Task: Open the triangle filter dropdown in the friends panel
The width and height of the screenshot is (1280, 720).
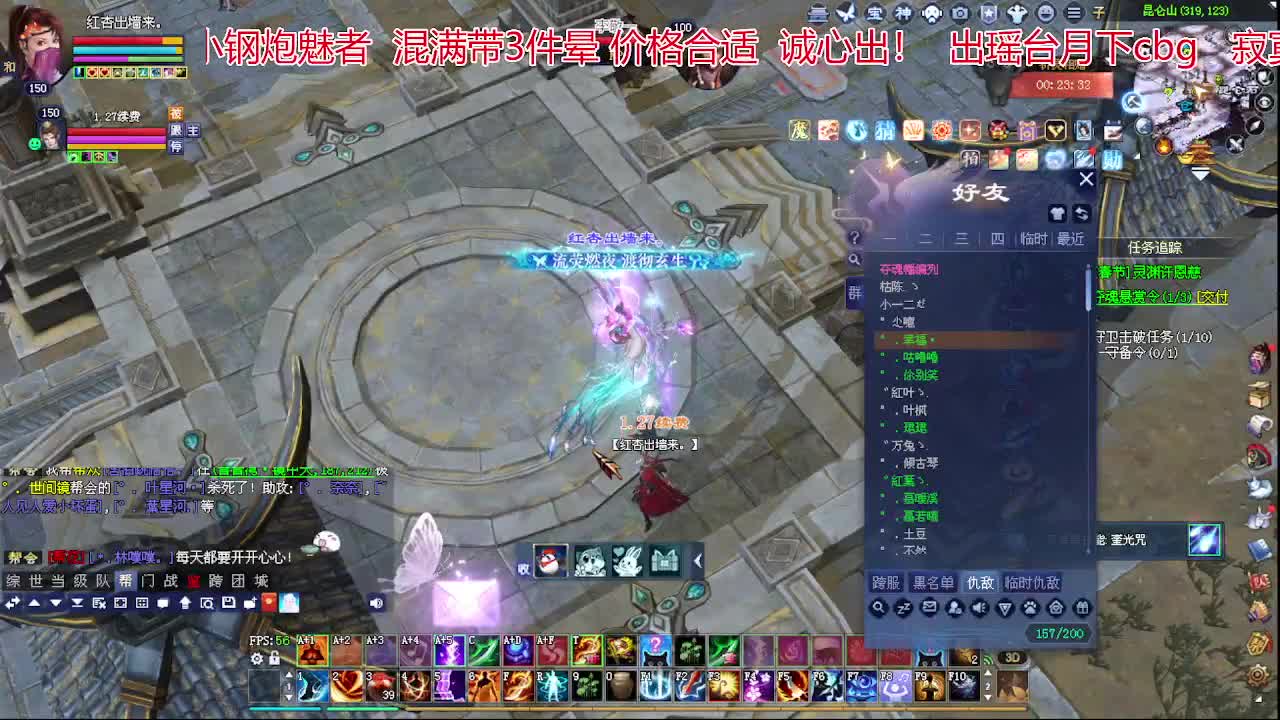Action: pos(1006,609)
